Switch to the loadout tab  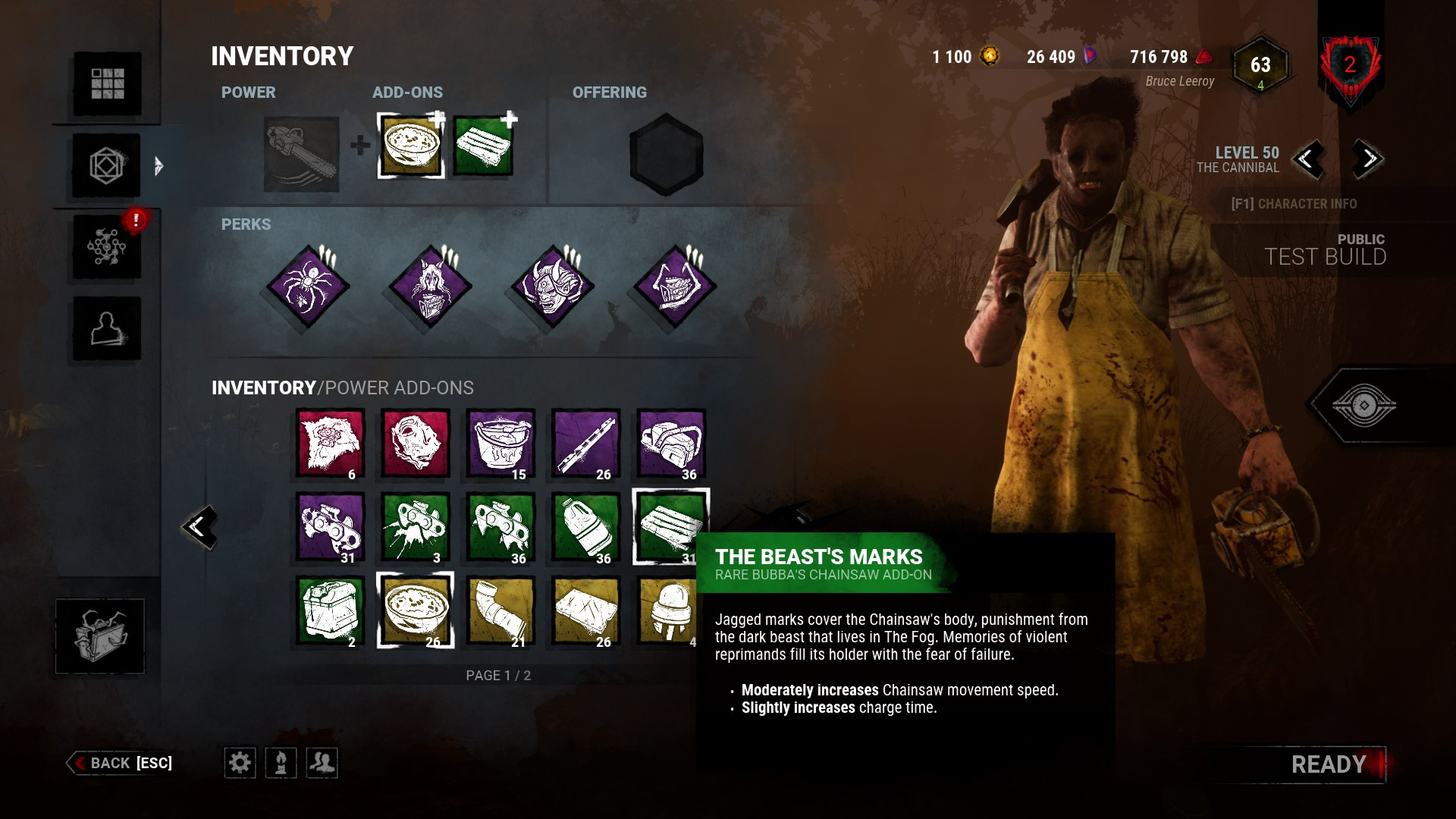click(107, 165)
